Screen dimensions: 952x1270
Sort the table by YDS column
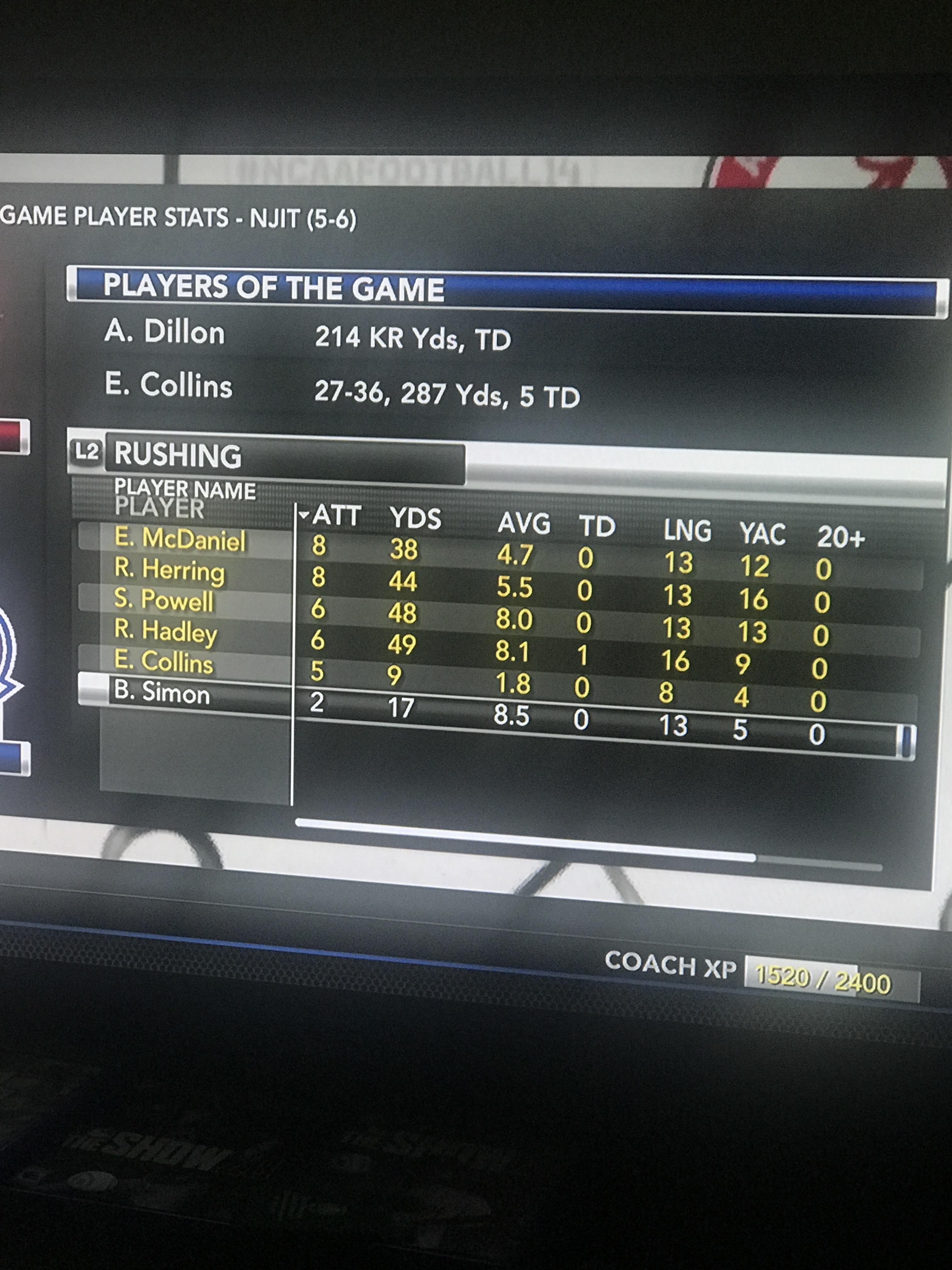click(x=415, y=517)
